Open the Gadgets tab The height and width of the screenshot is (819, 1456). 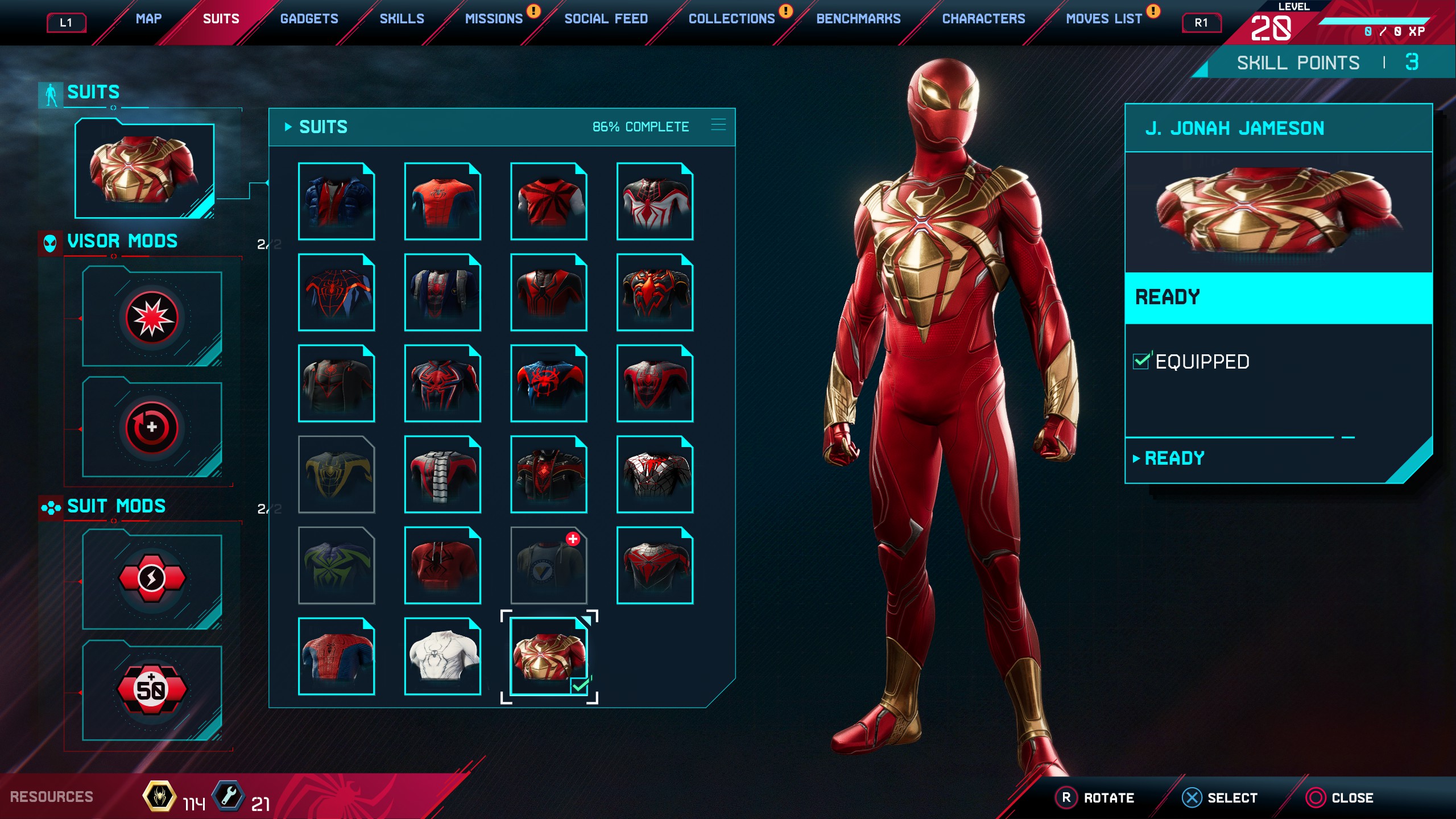click(309, 19)
